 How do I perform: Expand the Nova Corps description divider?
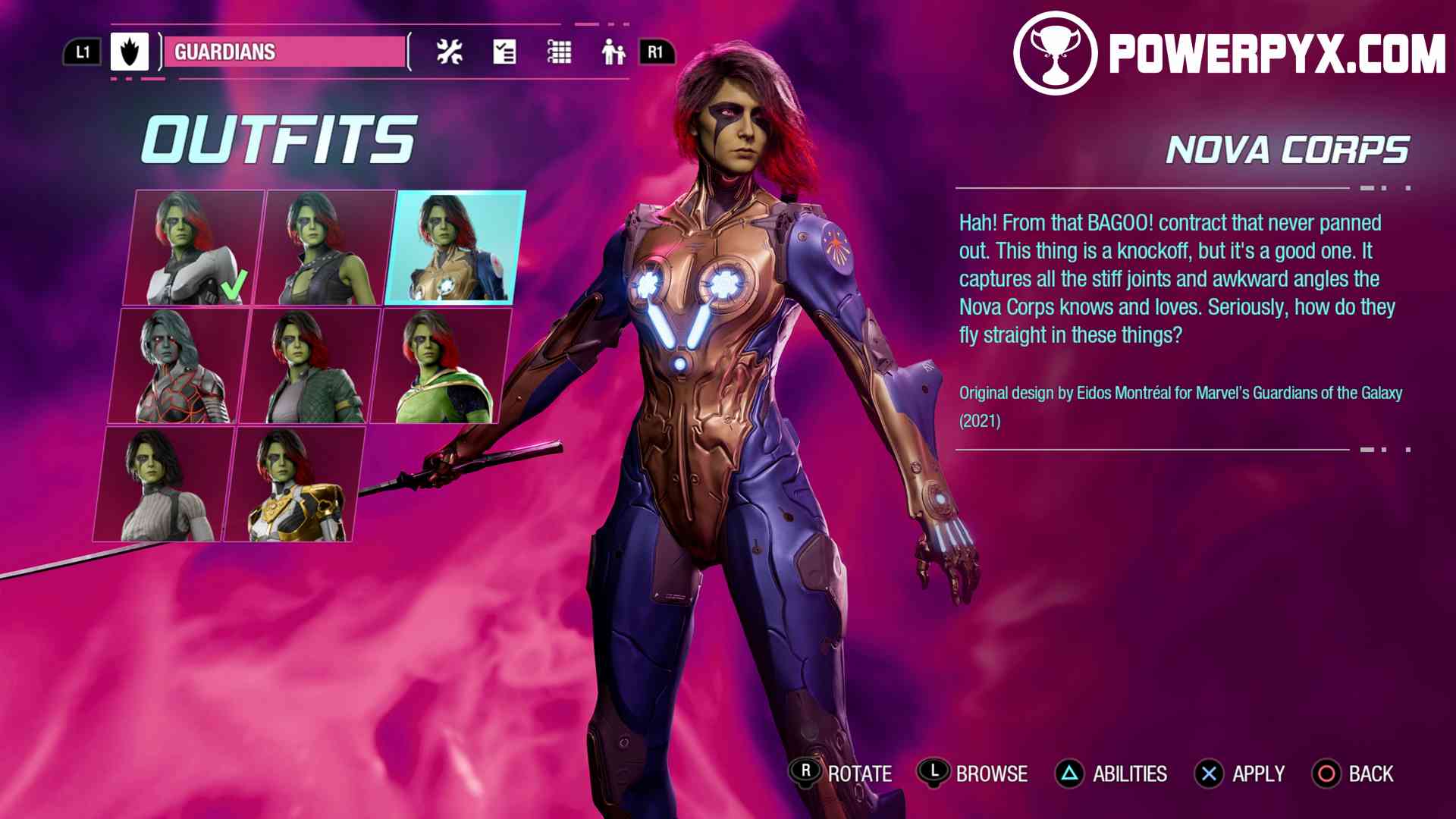pyautogui.click(x=1181, y=189)
